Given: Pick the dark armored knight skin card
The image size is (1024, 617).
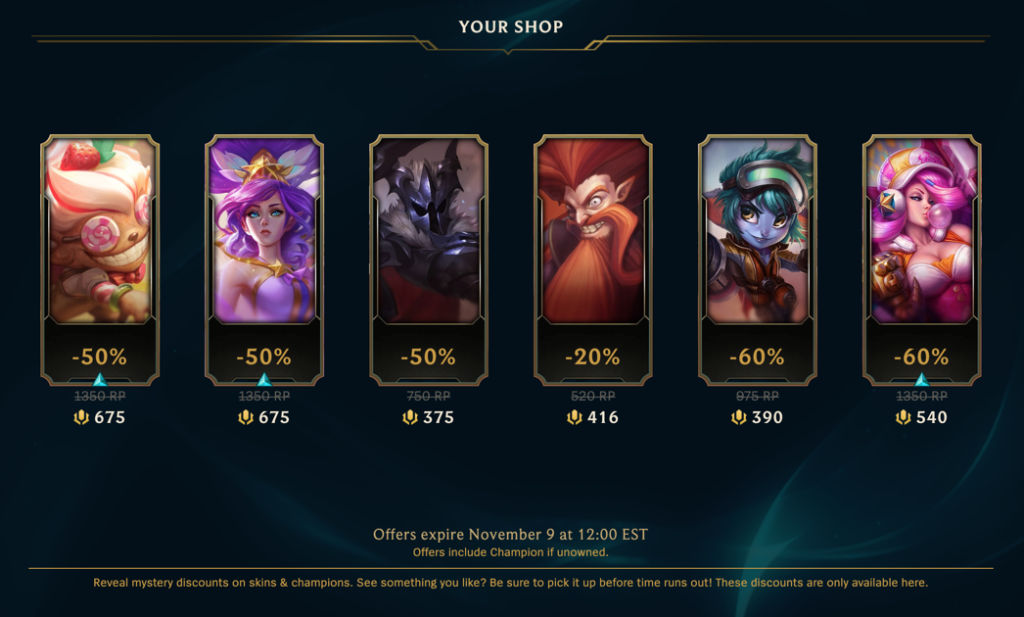Looking at the screenshot, I should 427,232.
